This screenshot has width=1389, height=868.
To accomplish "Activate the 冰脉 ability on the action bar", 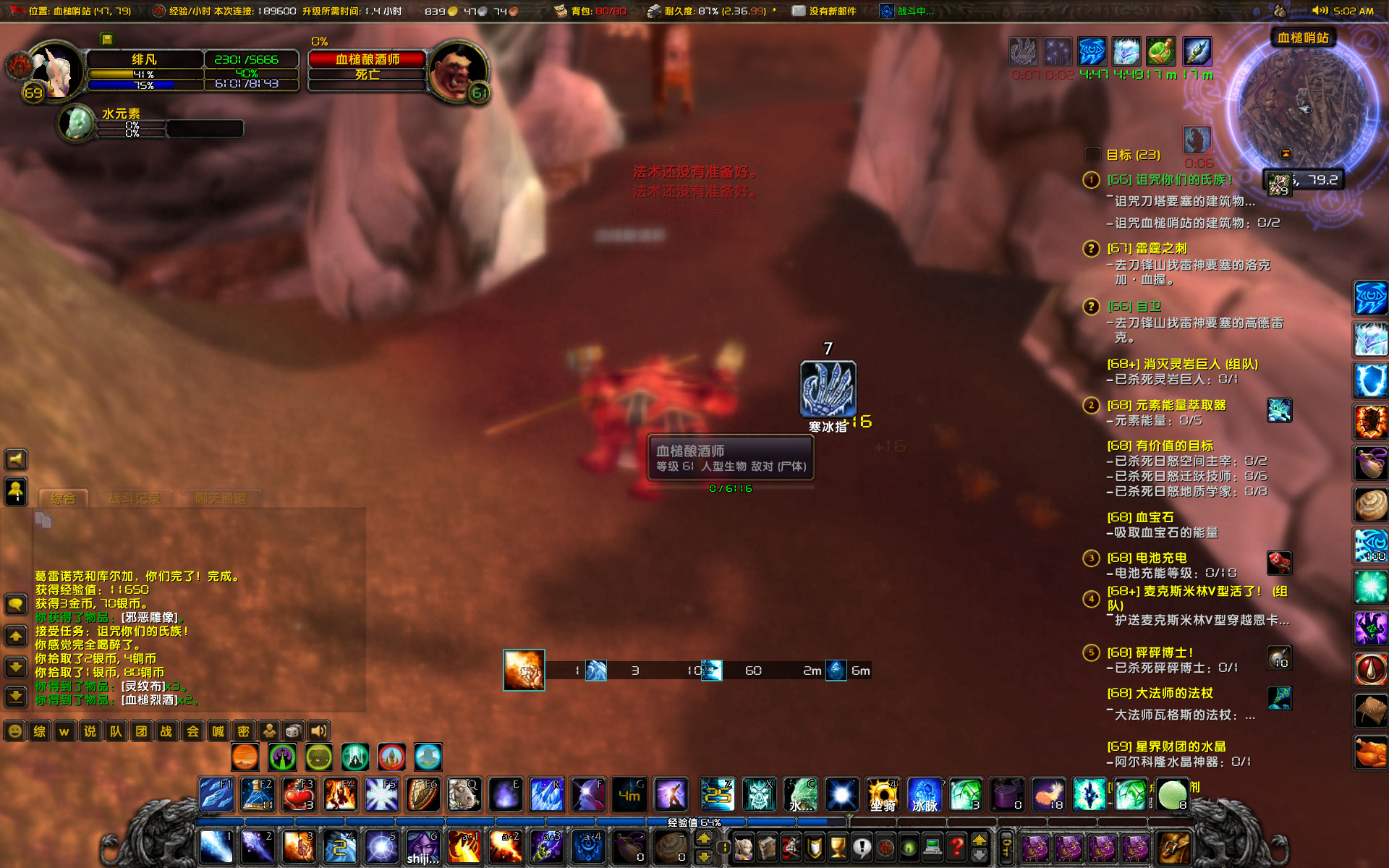I will [x=925, y=794].
